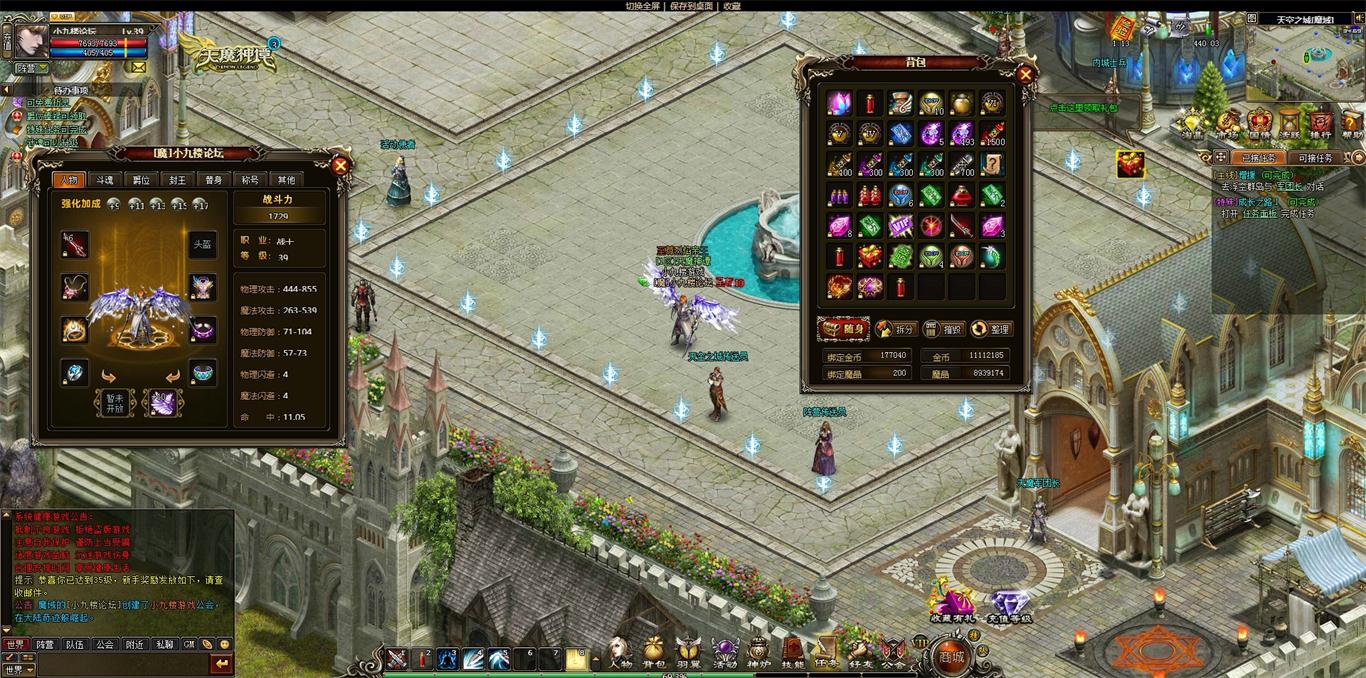The height and width of the screenshot is (678, 1366).
Task: Activate the crossed swords skill in hotbar
Action: coord(398,659)
